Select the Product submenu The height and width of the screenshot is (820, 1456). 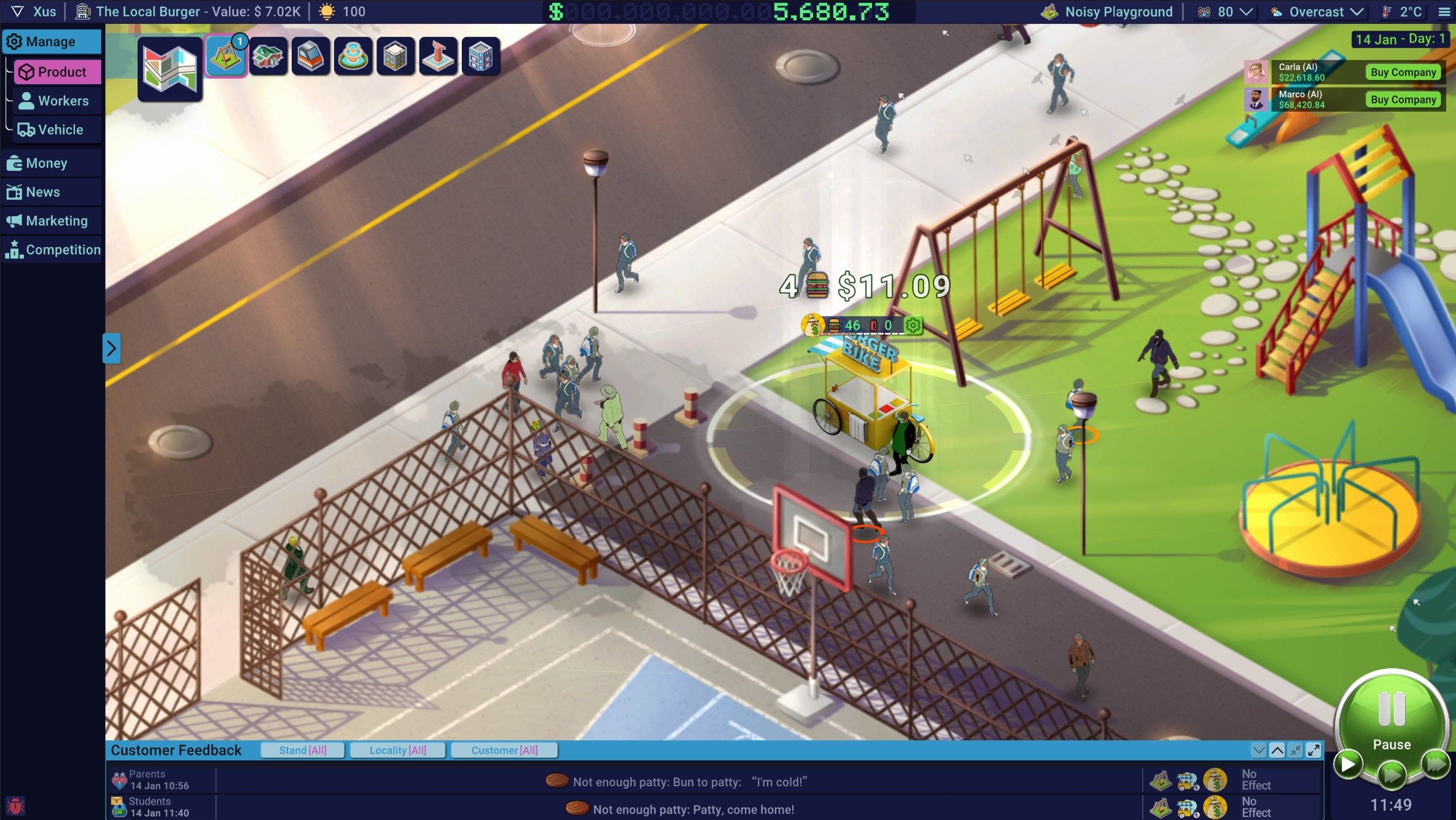[x=58, y=72]
